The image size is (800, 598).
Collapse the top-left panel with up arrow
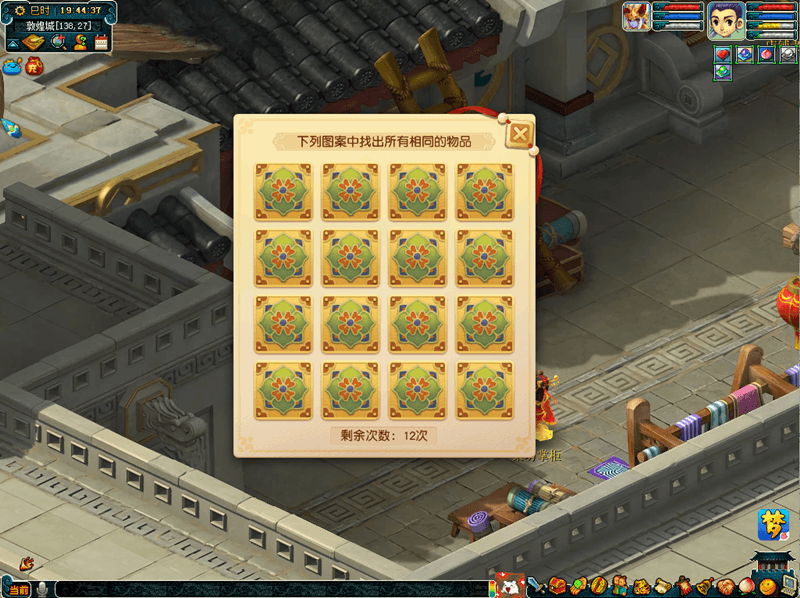pos(14,43)
